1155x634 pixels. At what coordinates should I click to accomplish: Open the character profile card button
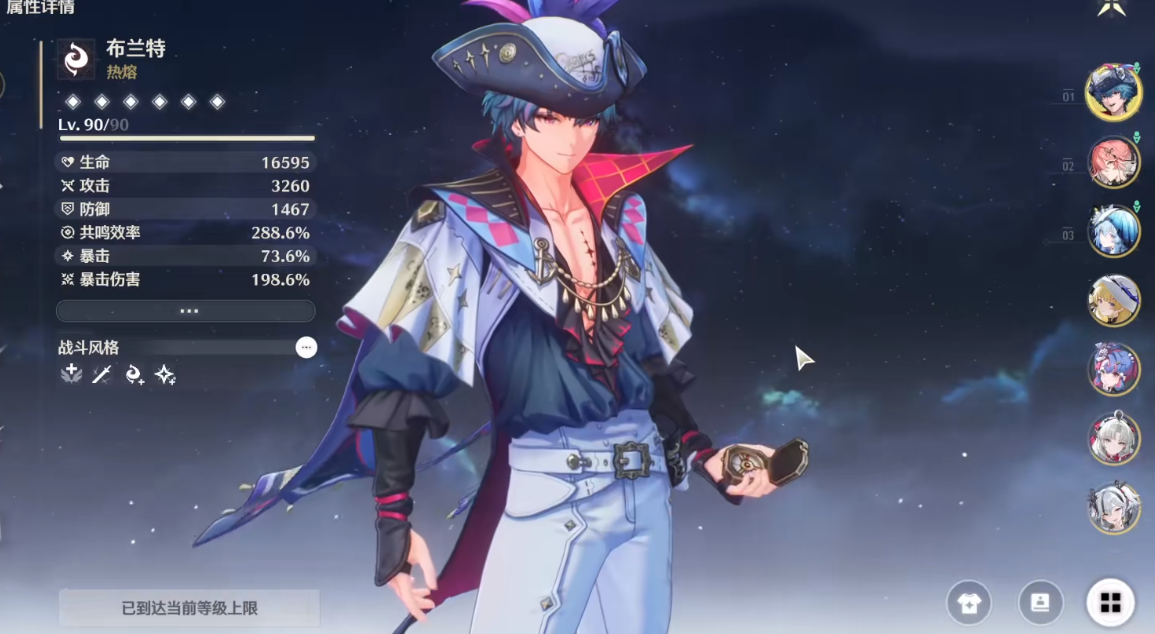pyautogui.click(x=1040, y=602)
